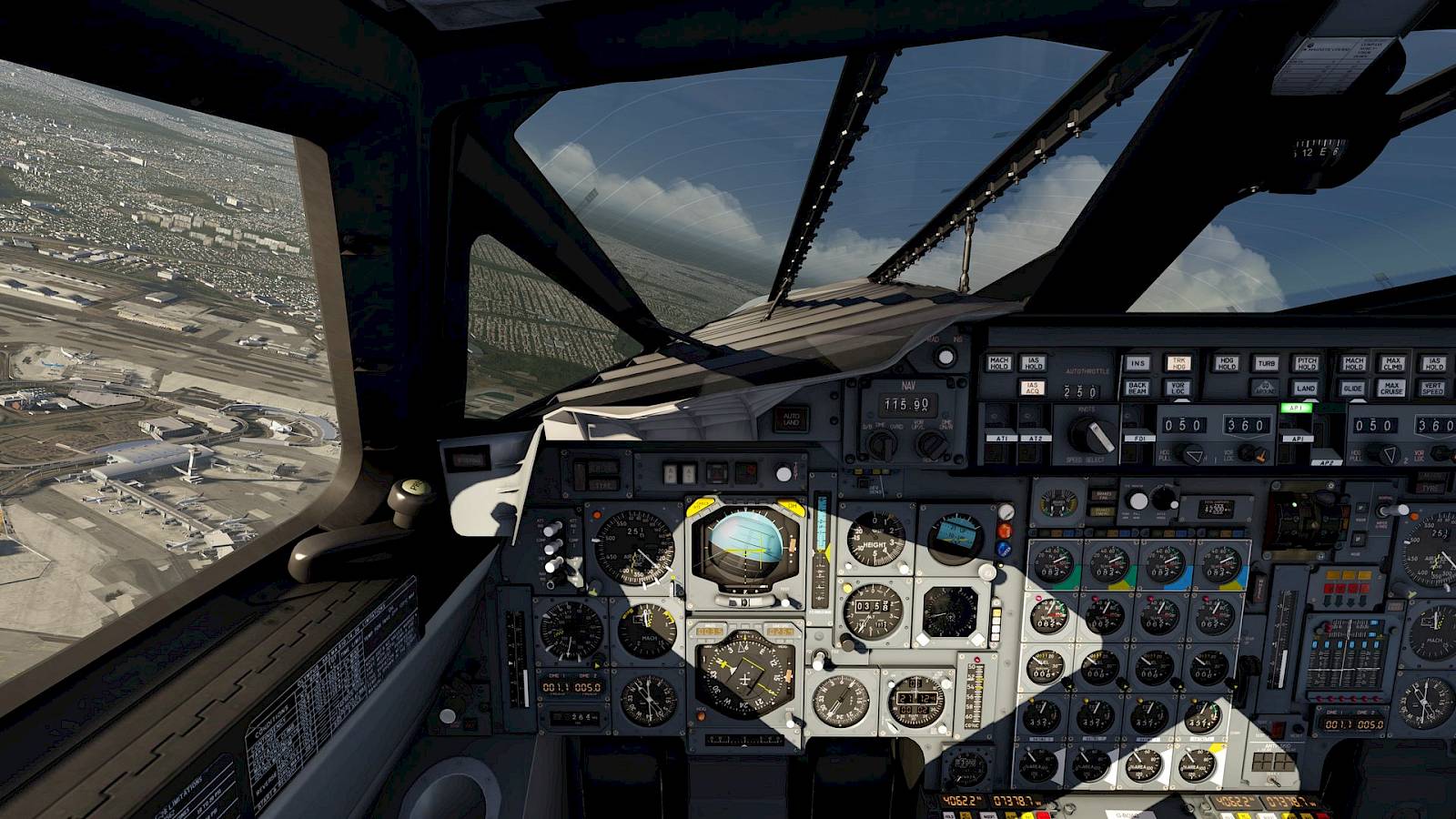
Task: Engage the HDG HOLD button
Action: [x=1226, y=363]
